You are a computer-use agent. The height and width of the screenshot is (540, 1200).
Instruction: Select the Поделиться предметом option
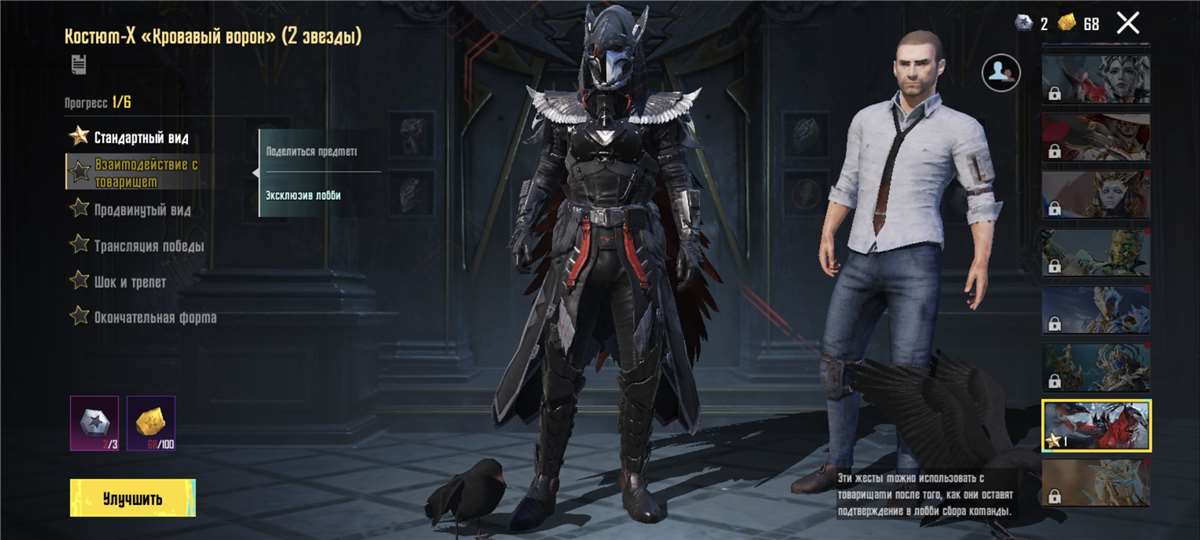(x=311, y=152)
